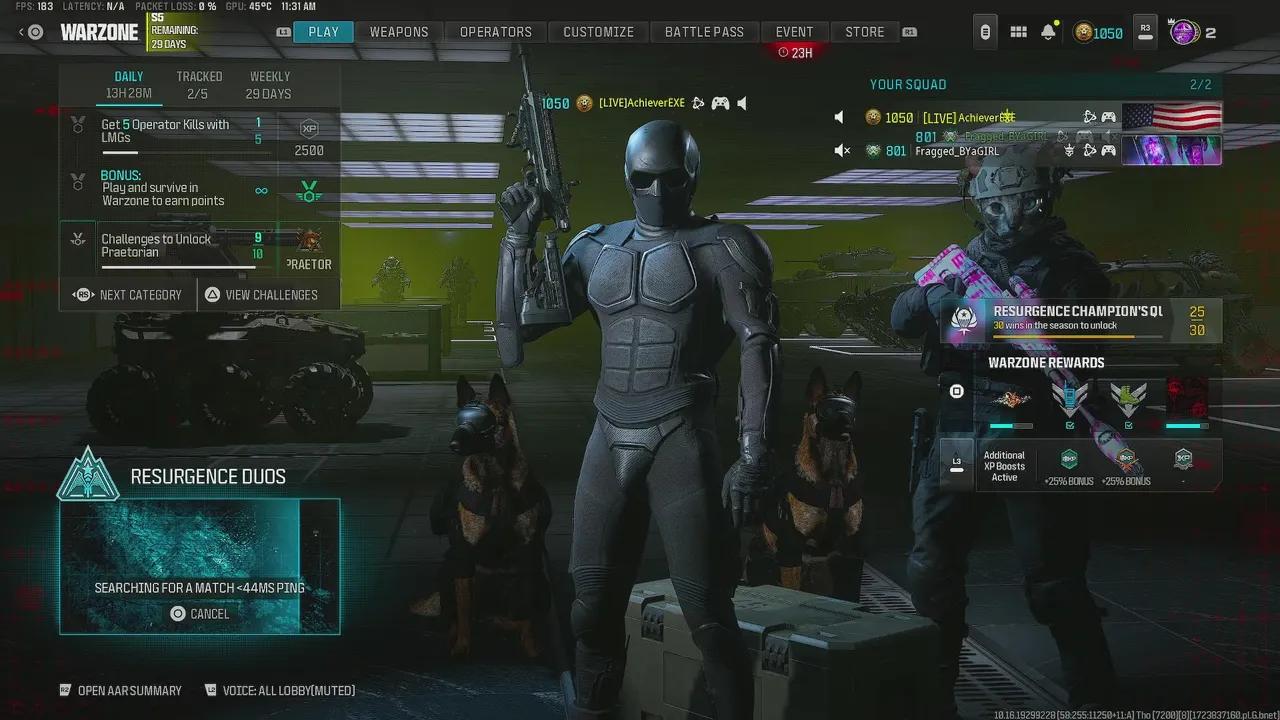
Task: Unmute Fragged_BYaGIRL's voice speaker
Action: (843, 151)
